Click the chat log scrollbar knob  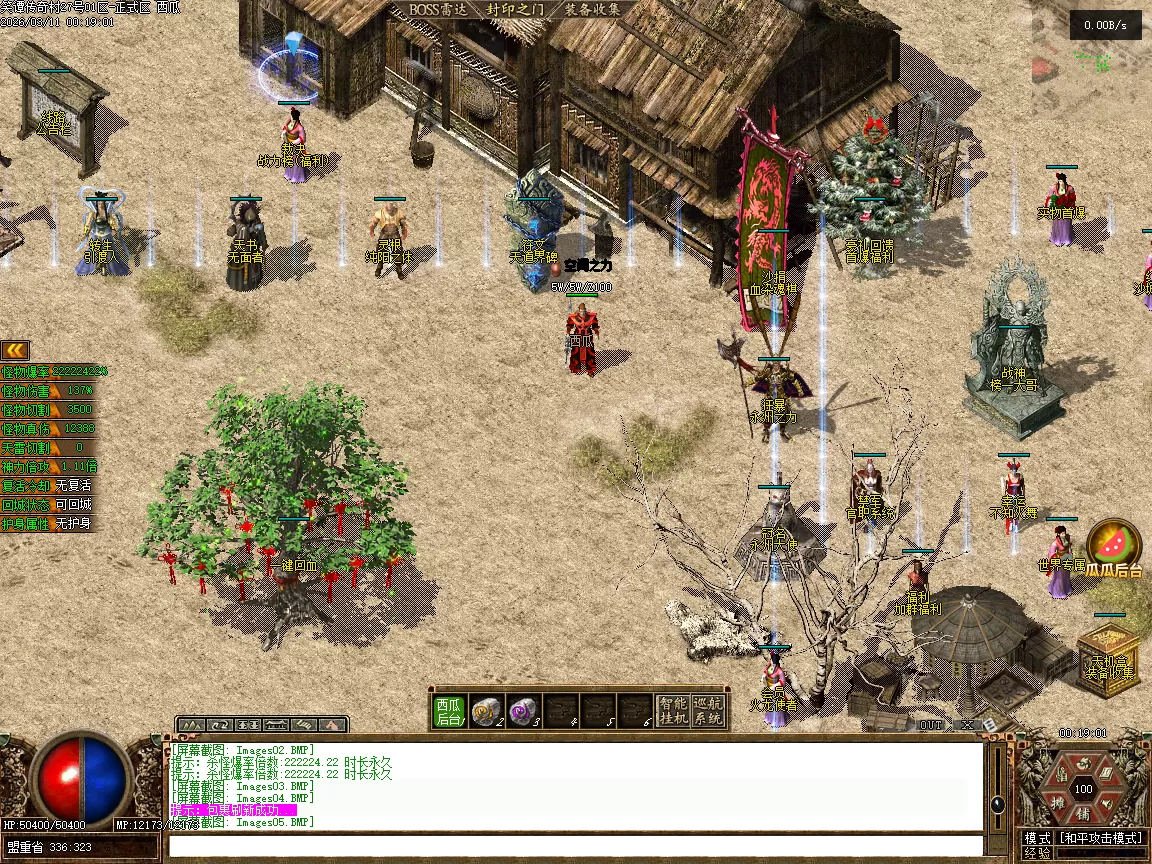(x=997, y=803)
